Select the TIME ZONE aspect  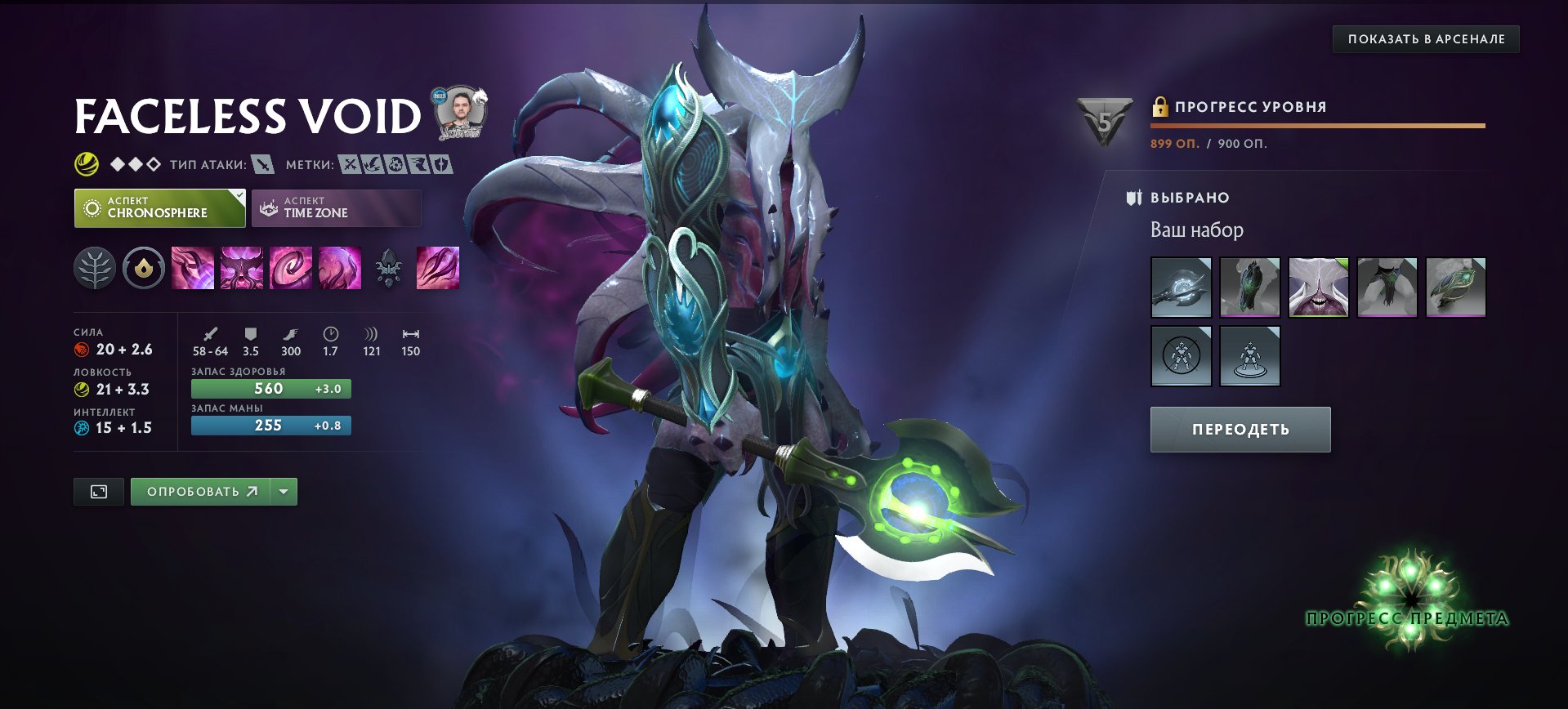pyautogui.click(x=335, y=208)
